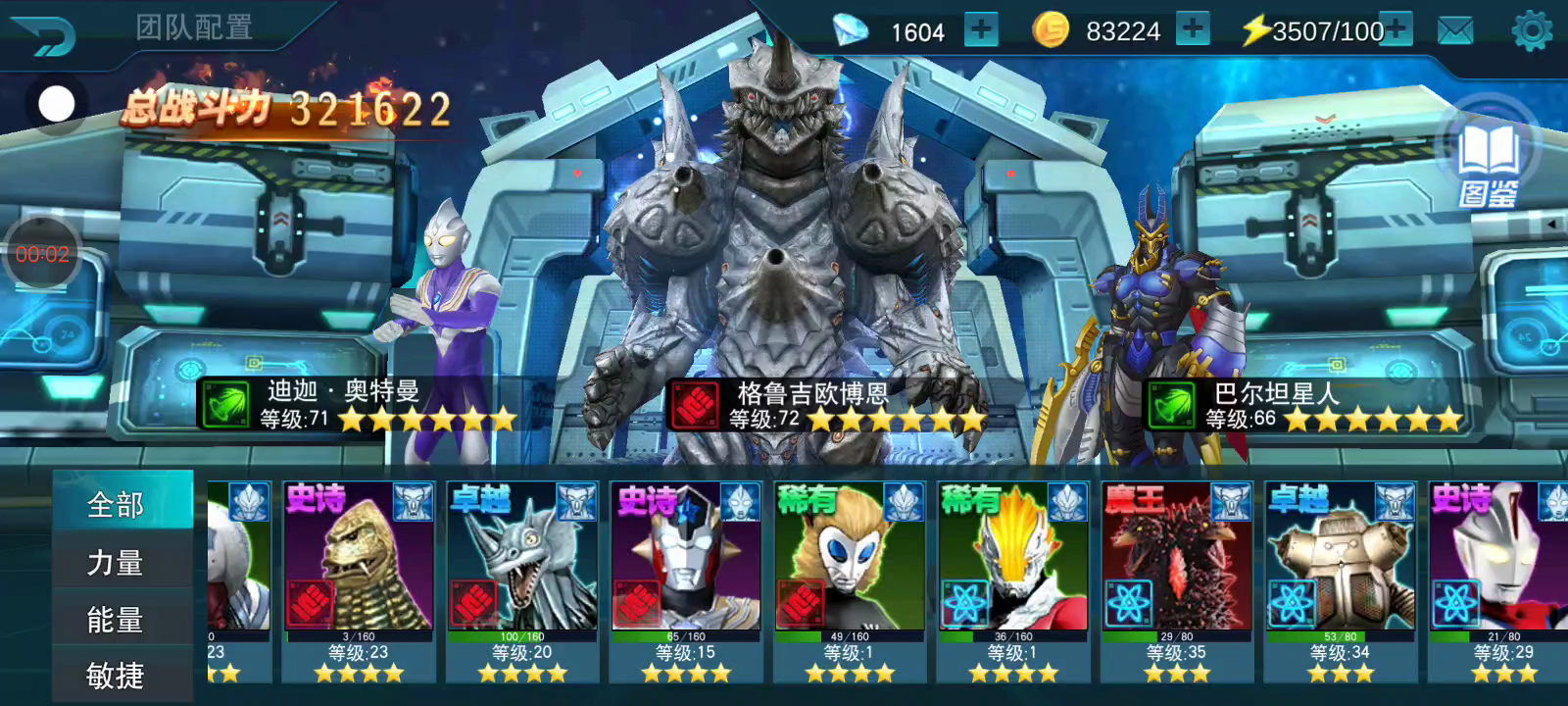Image resolution: width=1568 pixels, height=706 pixels.
Task: Open the mail envelope icon
Action: click(x=1455, y=31)
